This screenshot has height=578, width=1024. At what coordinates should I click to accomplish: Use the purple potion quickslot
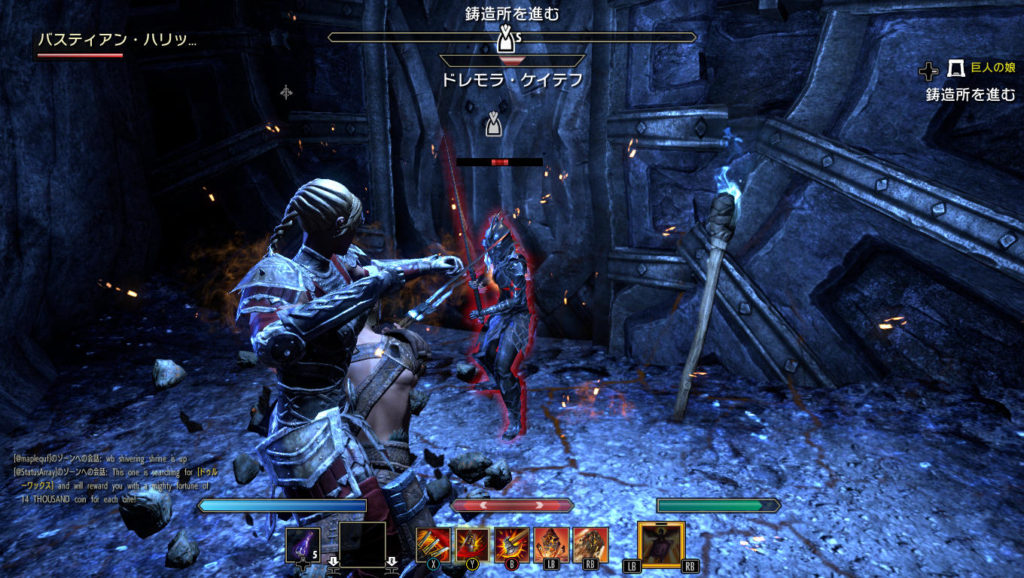(x=303, y=545)
